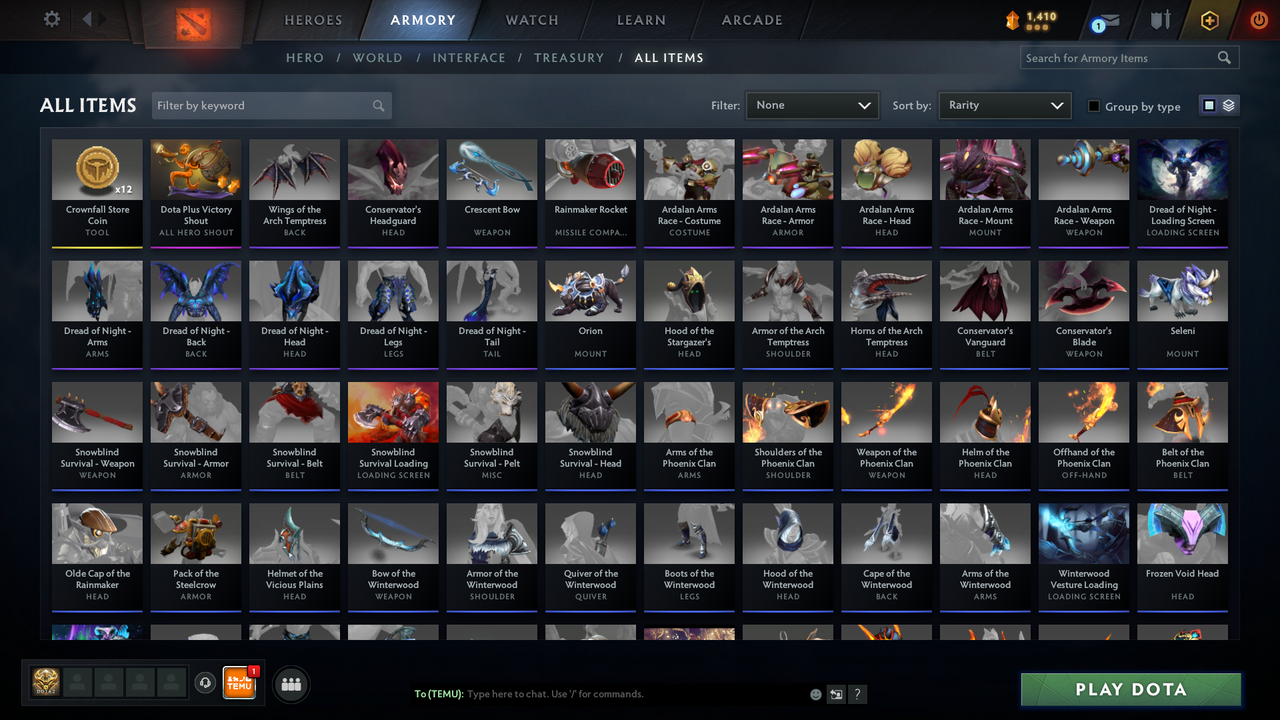Enable the Group by type checkbox
Image resolution: width=1280 pixels, height=720 pixels.
pos(1096,106)
